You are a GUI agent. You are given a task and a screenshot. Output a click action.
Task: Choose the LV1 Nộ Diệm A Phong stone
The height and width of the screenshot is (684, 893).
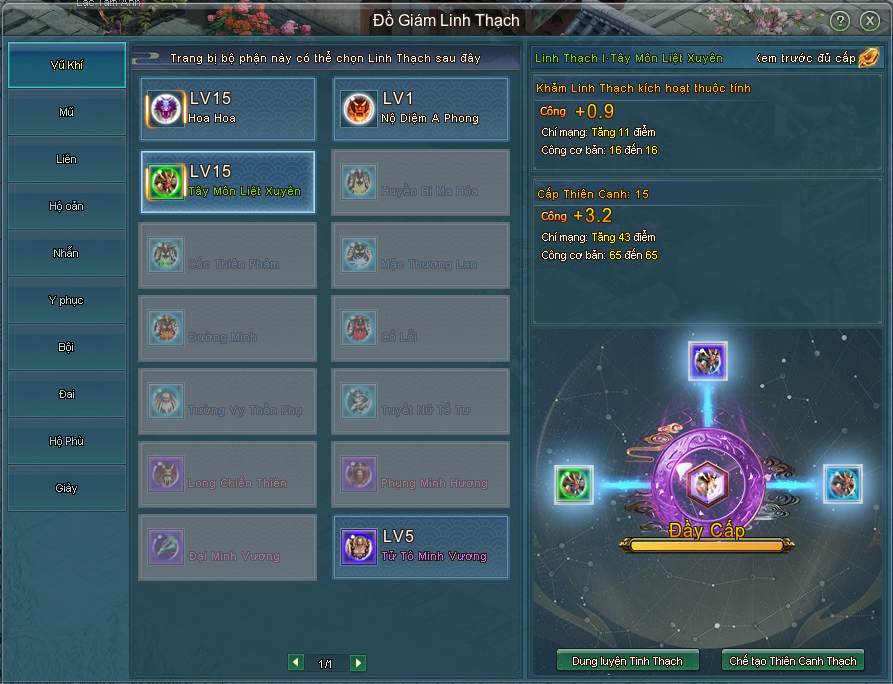[420, 109]
